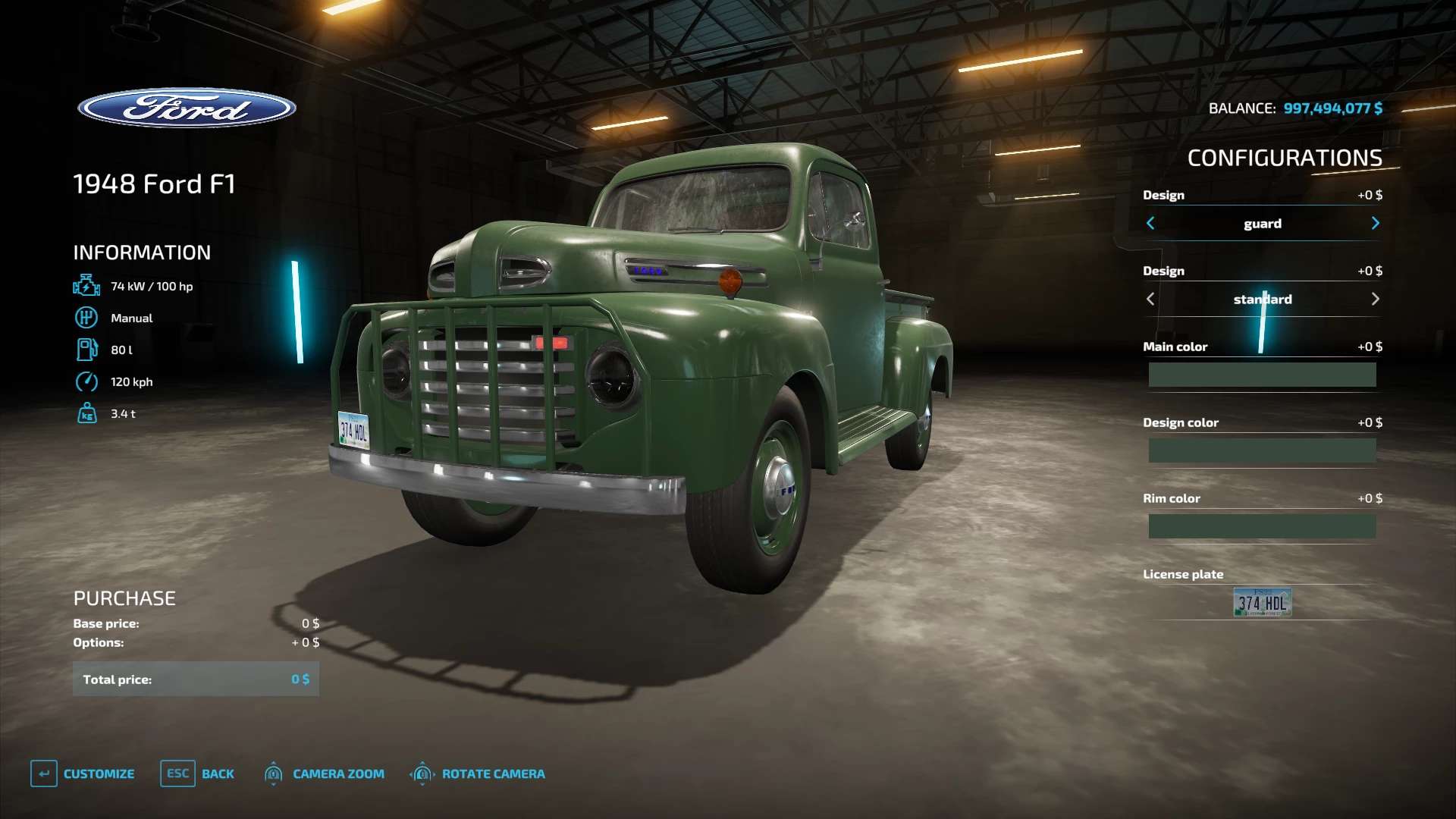Edit the 374 HDL license plate
Image resolution: width=1456 pixels, height=819 pixels.
tap(1262, 603)
